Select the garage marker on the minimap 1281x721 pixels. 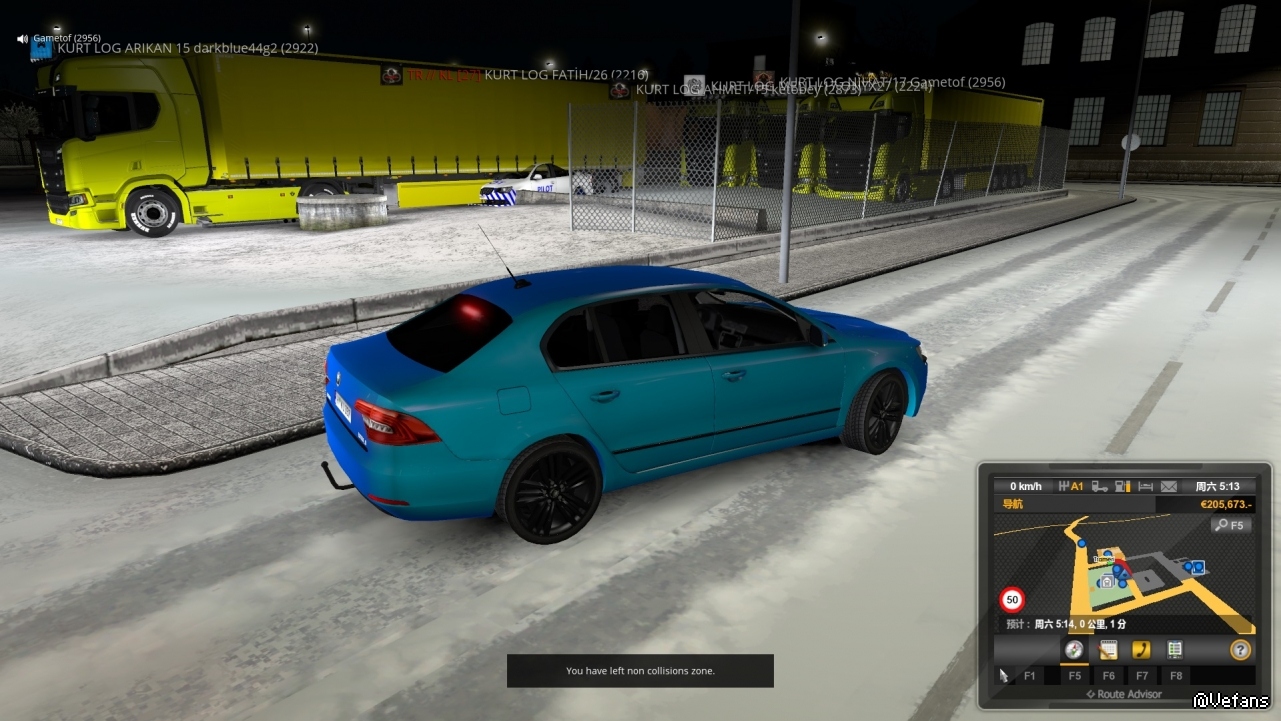pos(1106,580)
